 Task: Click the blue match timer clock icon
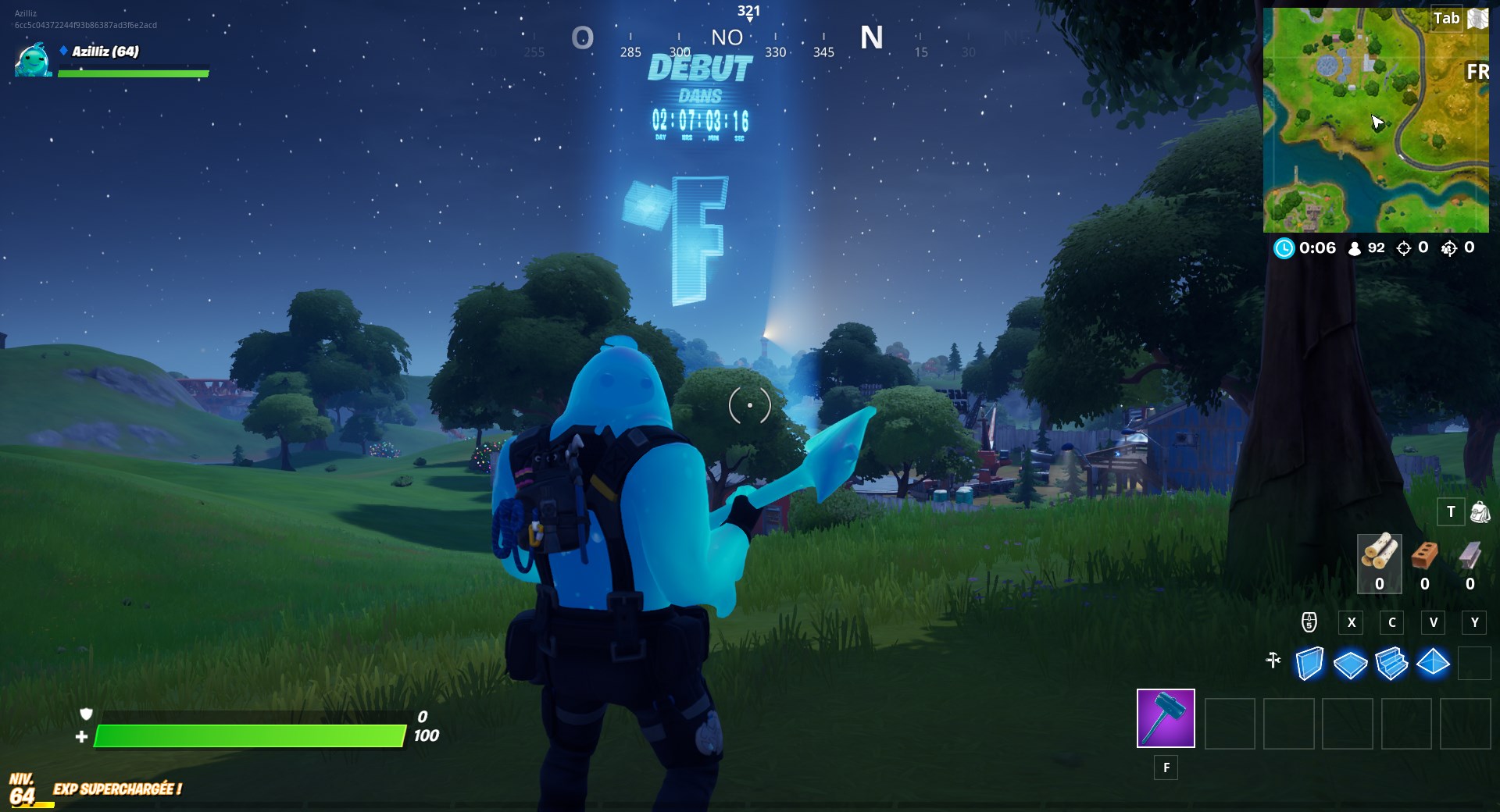(x=1283, y=248)
